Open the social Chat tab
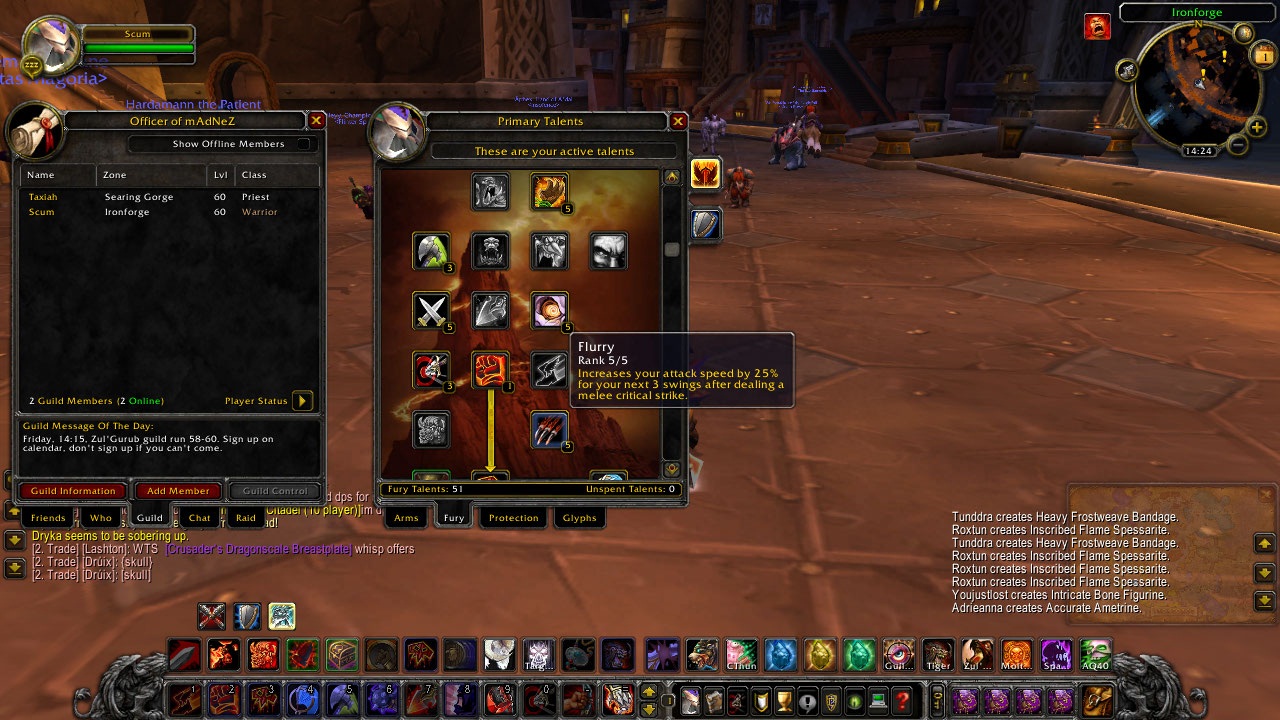Image resolution: width=1280 pixels, height=720 pixels. [x=200, y=518]
